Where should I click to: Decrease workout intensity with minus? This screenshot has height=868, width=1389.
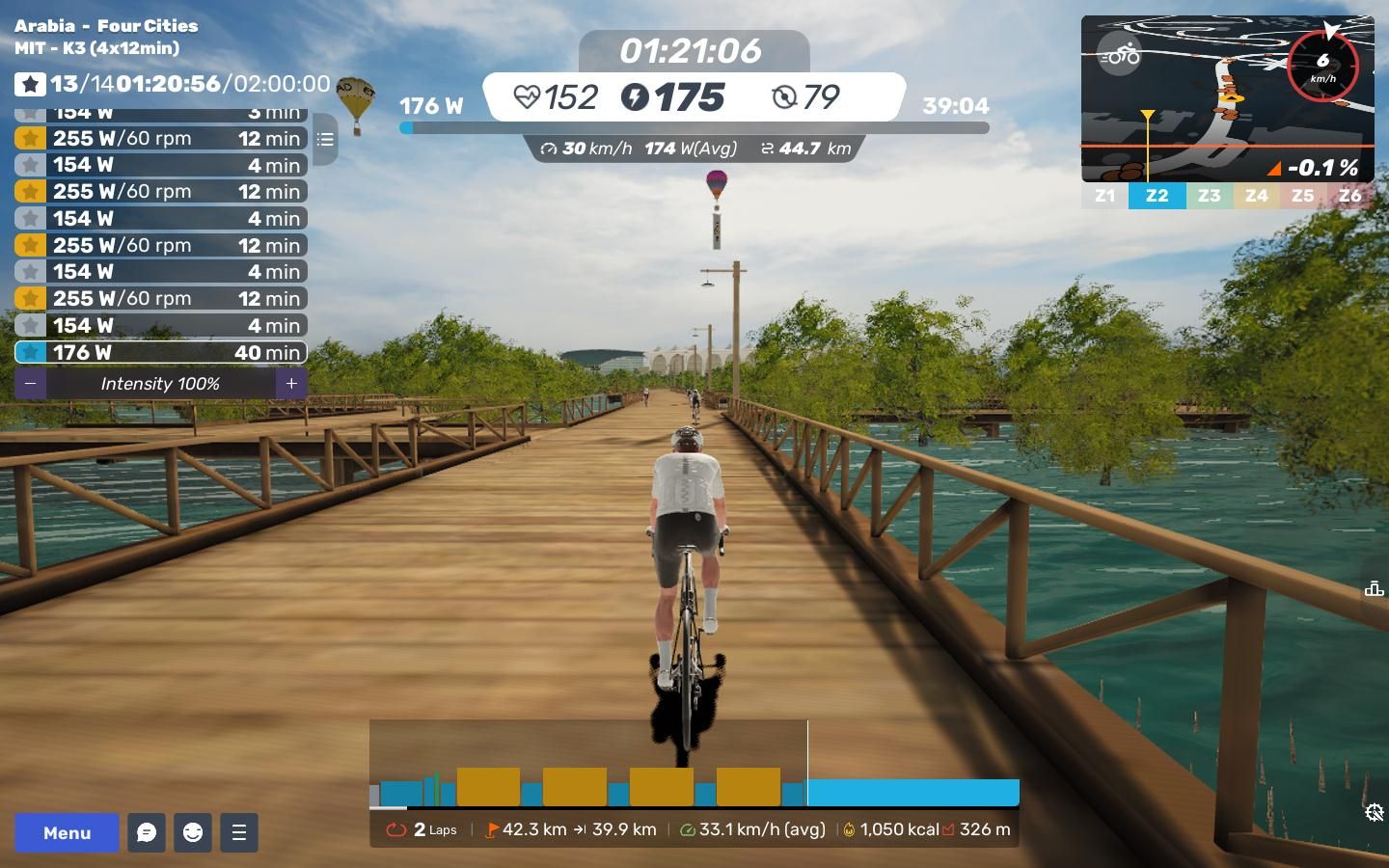[31, 384]
